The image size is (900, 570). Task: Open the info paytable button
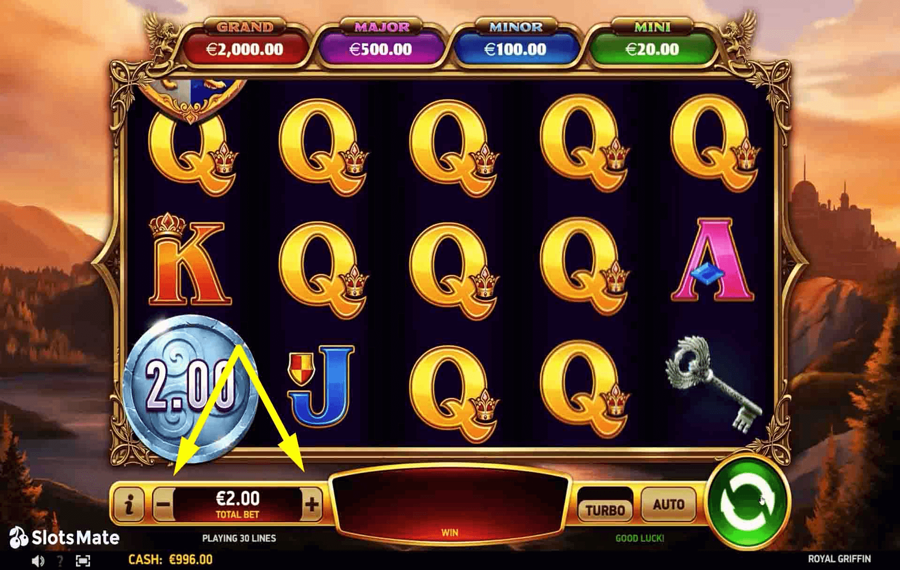(128, 505)
